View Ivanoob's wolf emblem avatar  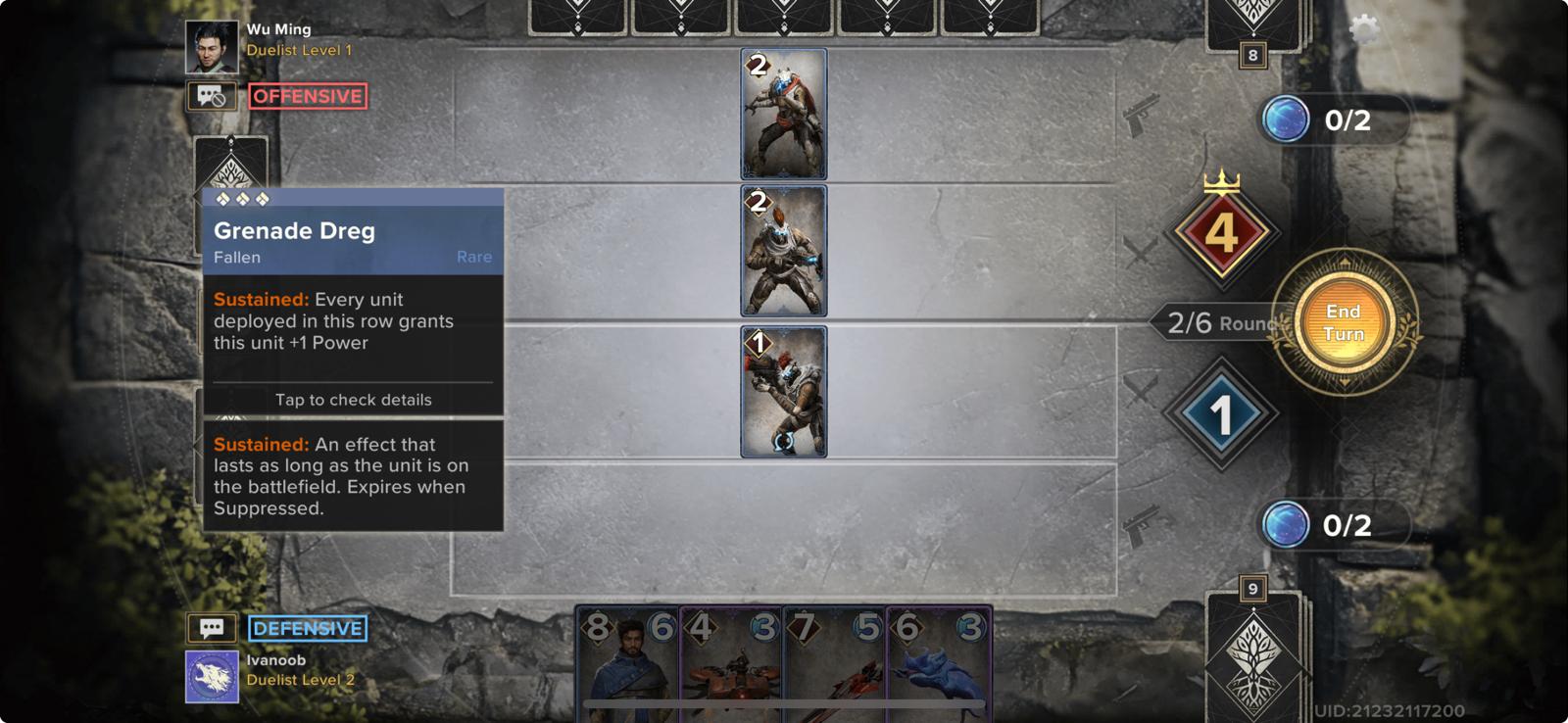tap(212, 677)
